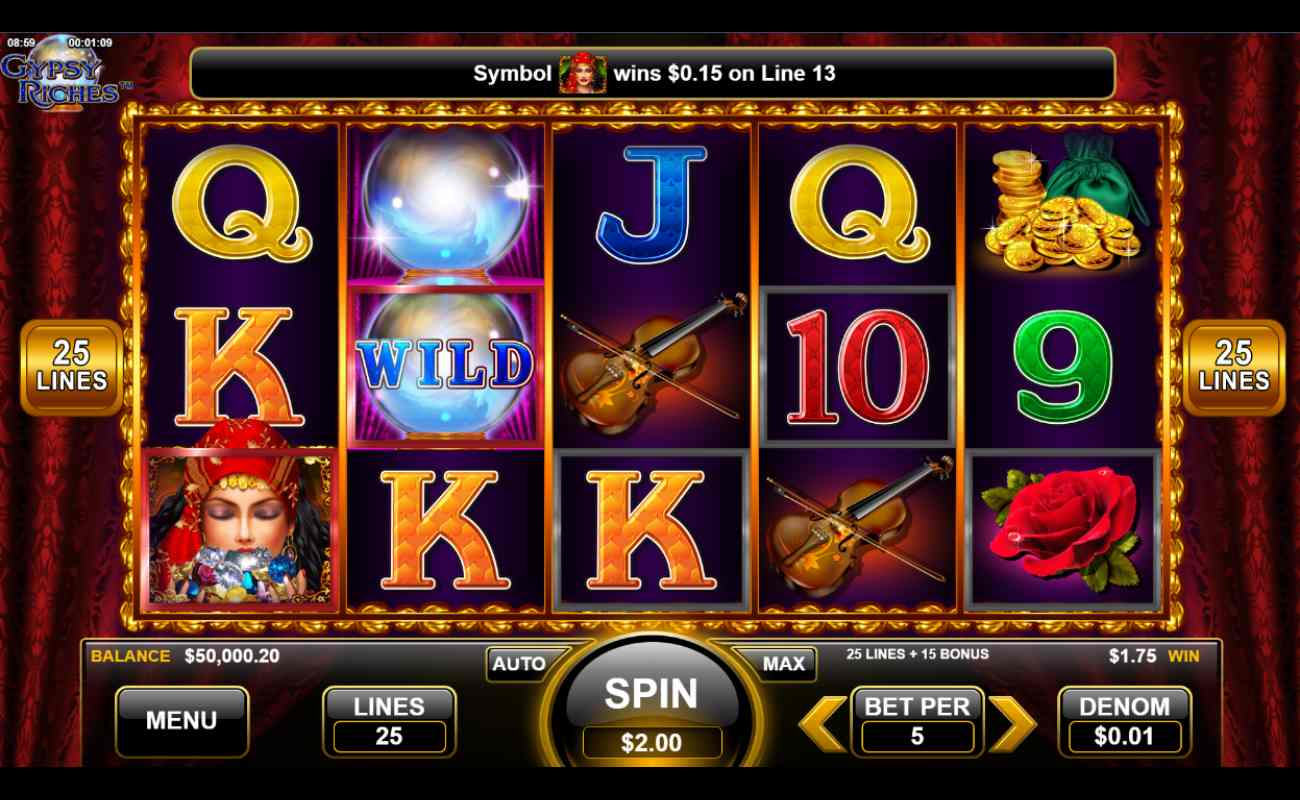
Task: Click the WILD crystal ball symbol
Action: (445, 365)
